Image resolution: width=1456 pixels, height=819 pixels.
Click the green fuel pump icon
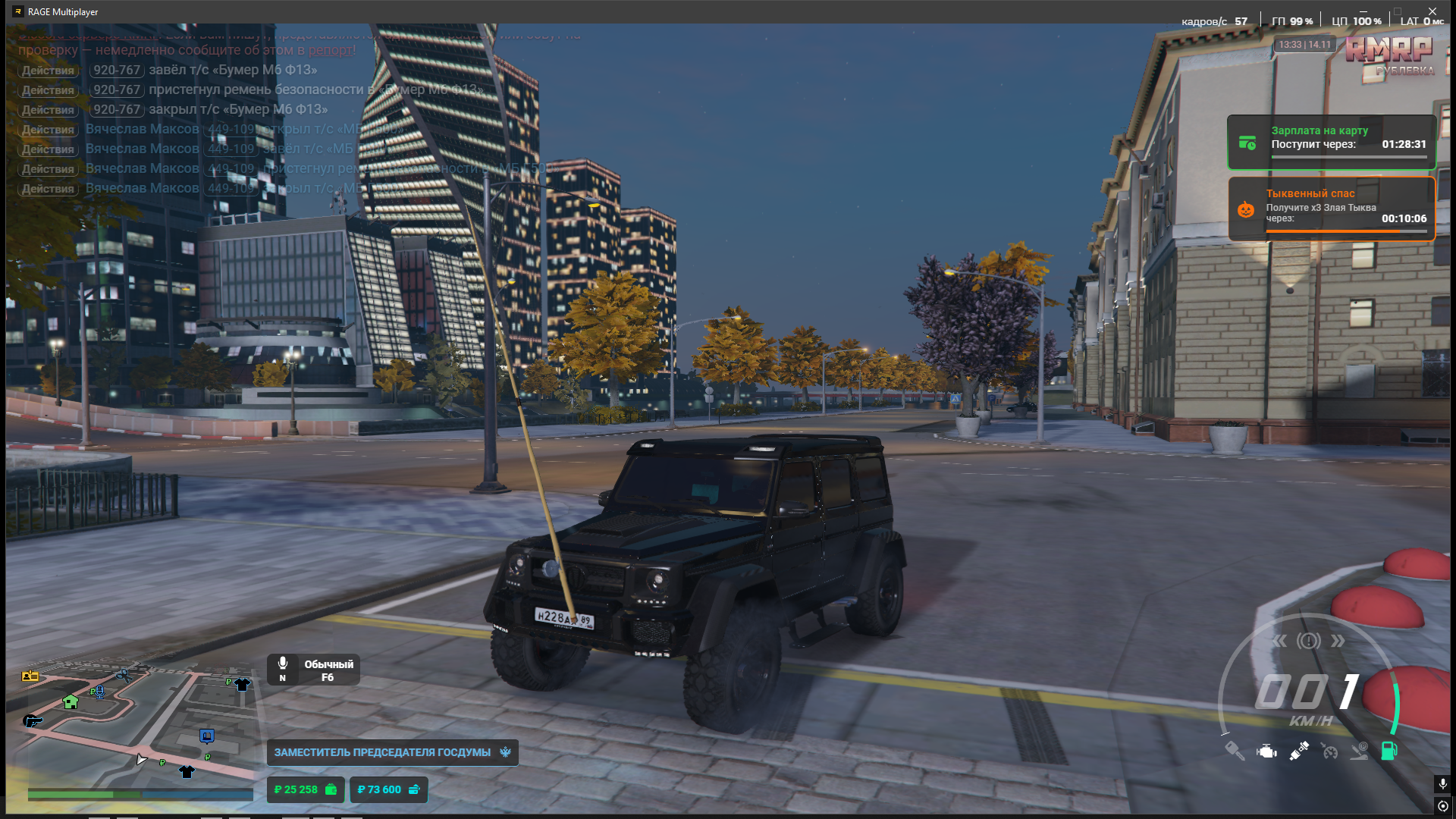[x=1389, y=750]
